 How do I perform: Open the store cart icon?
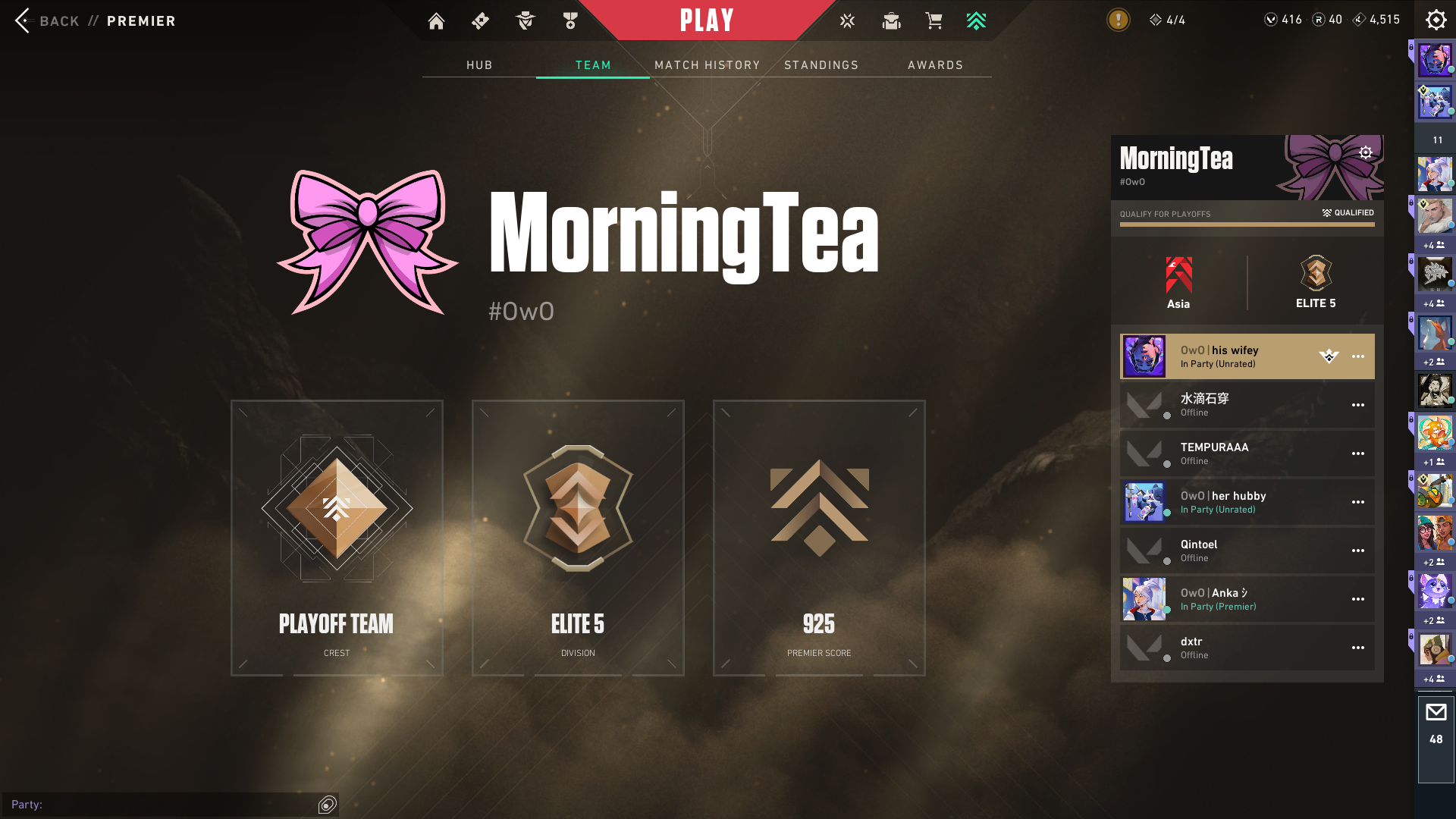point(934,20)
